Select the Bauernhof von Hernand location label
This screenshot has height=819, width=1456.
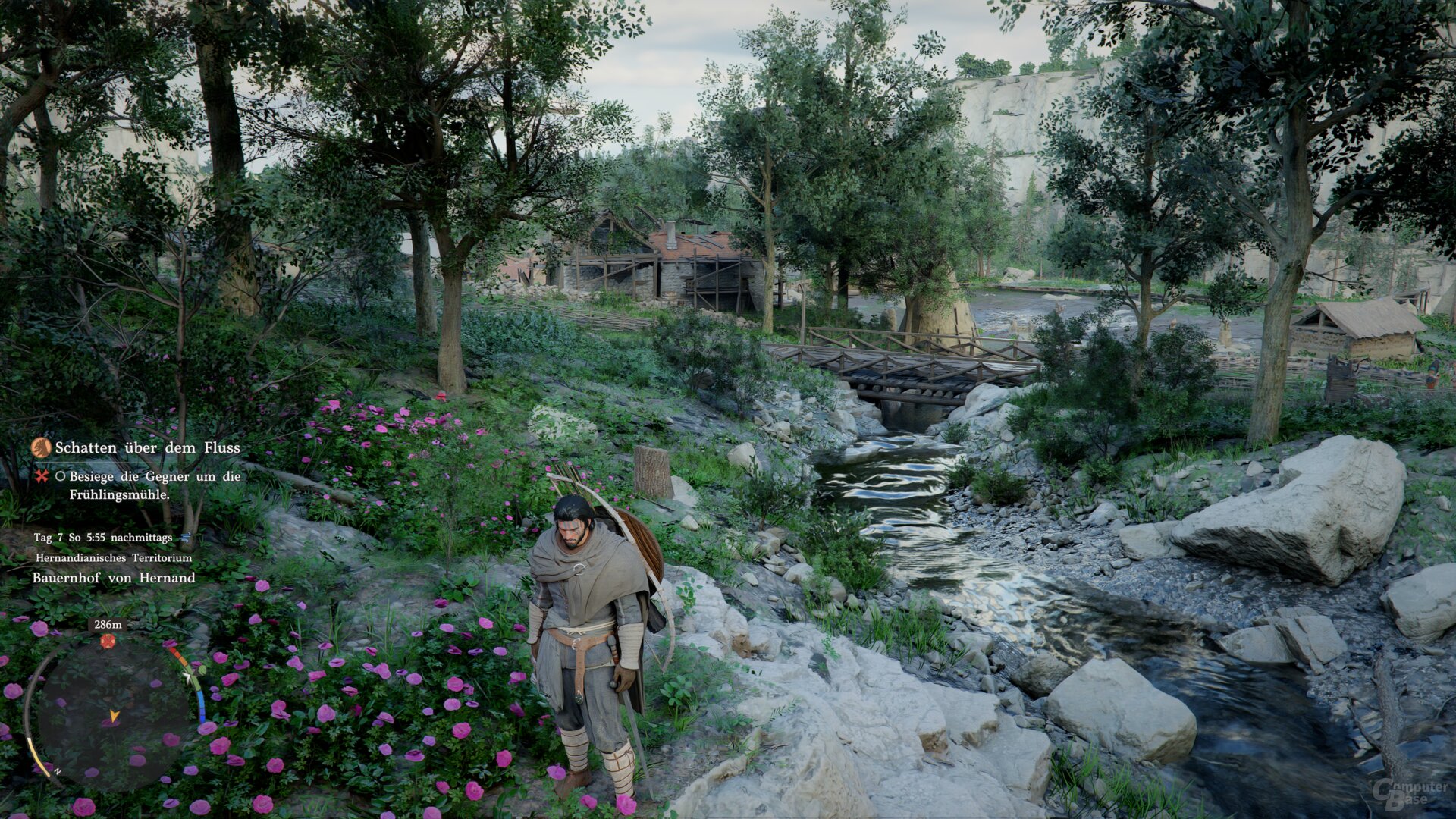point(114,578)
